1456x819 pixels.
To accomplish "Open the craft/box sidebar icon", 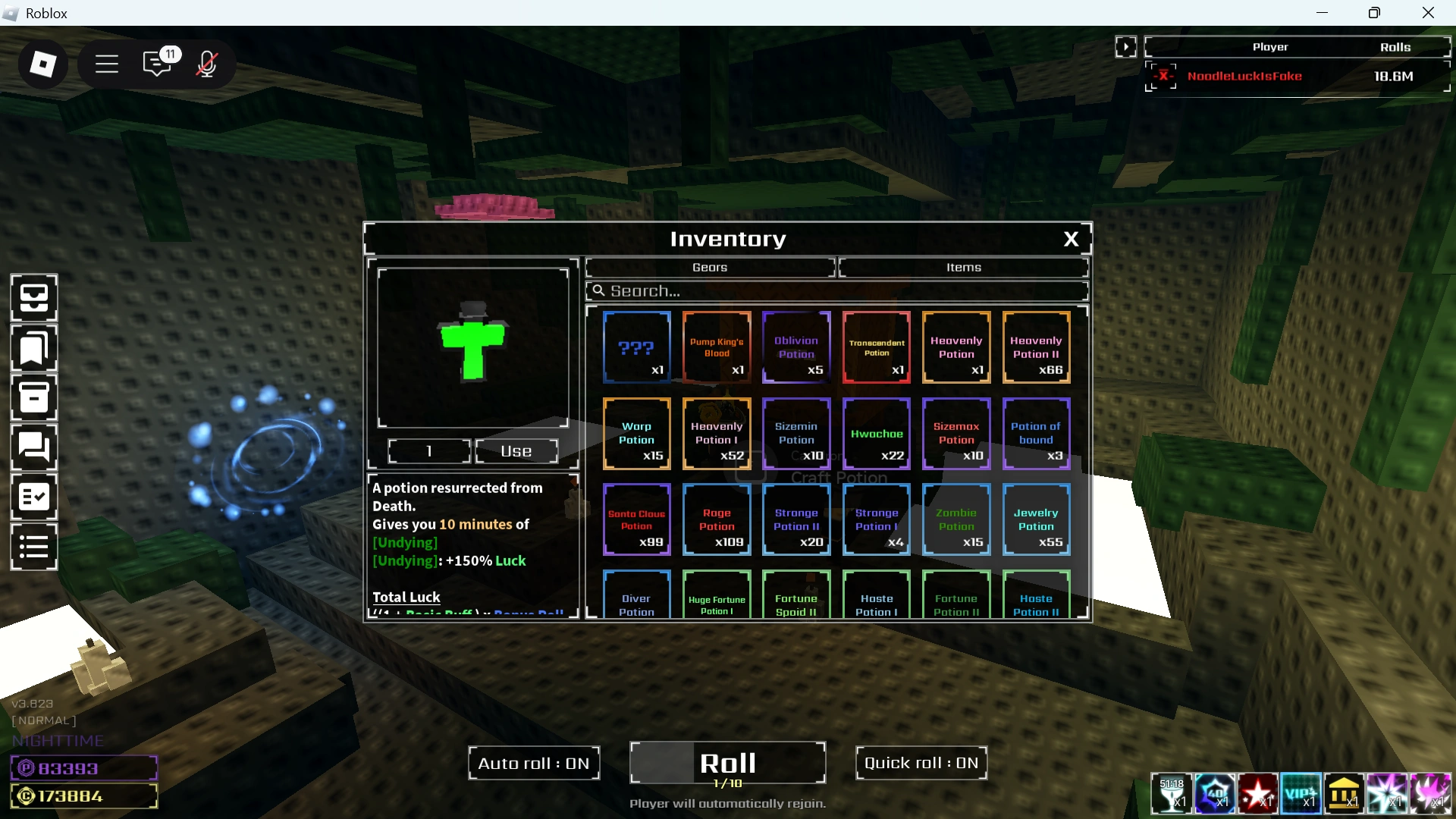I will pyautogui.click(x=33, y=397).
